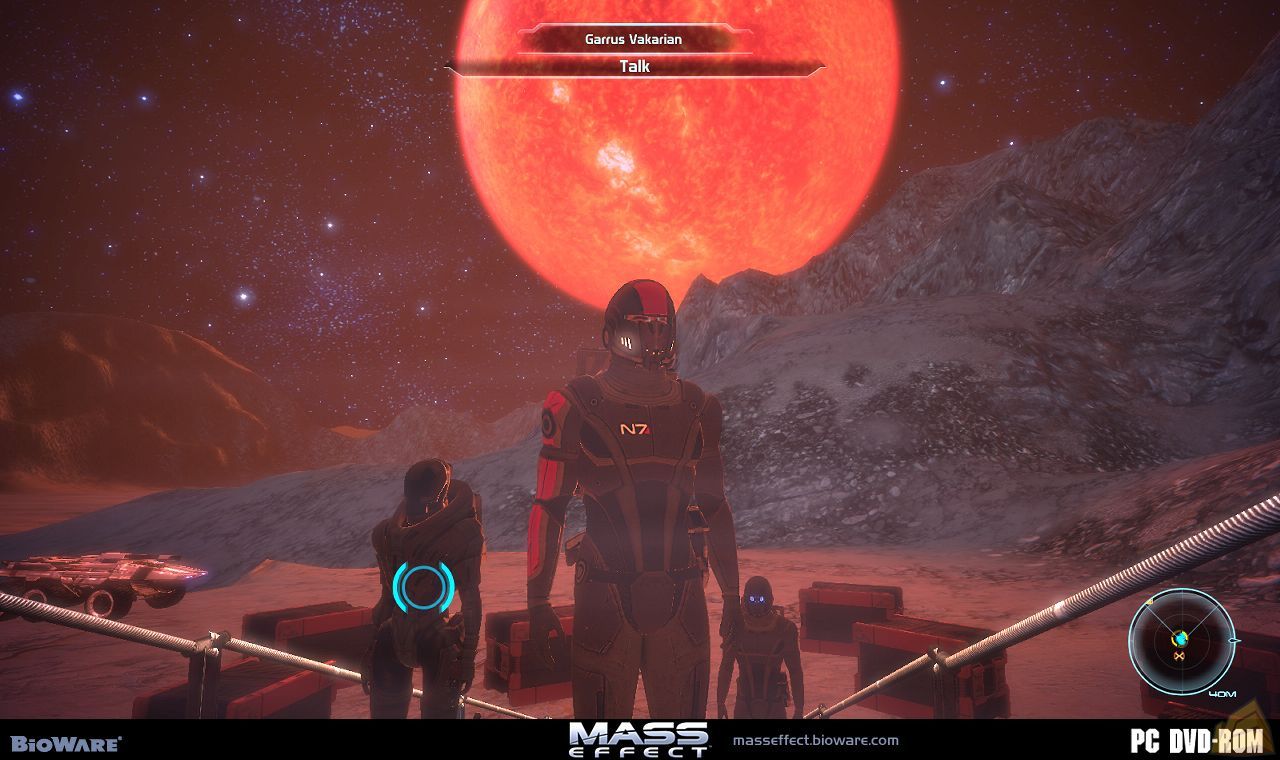
Task: Select the gold insignia badge near PC DVD-ROM
Action: pyautogui.click(x=1247, y=725)
